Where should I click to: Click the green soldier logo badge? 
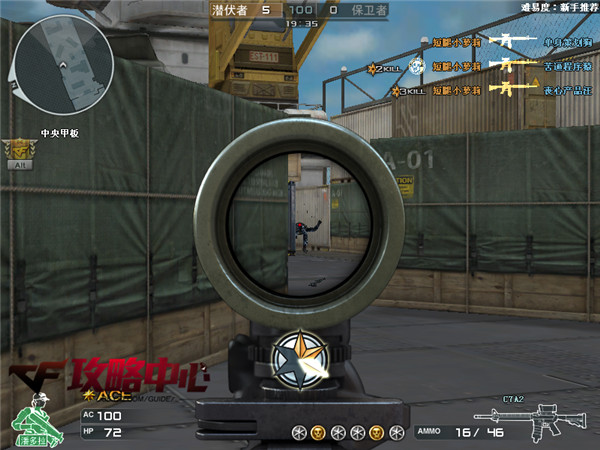pyautogui.click(x=36, y=421)
